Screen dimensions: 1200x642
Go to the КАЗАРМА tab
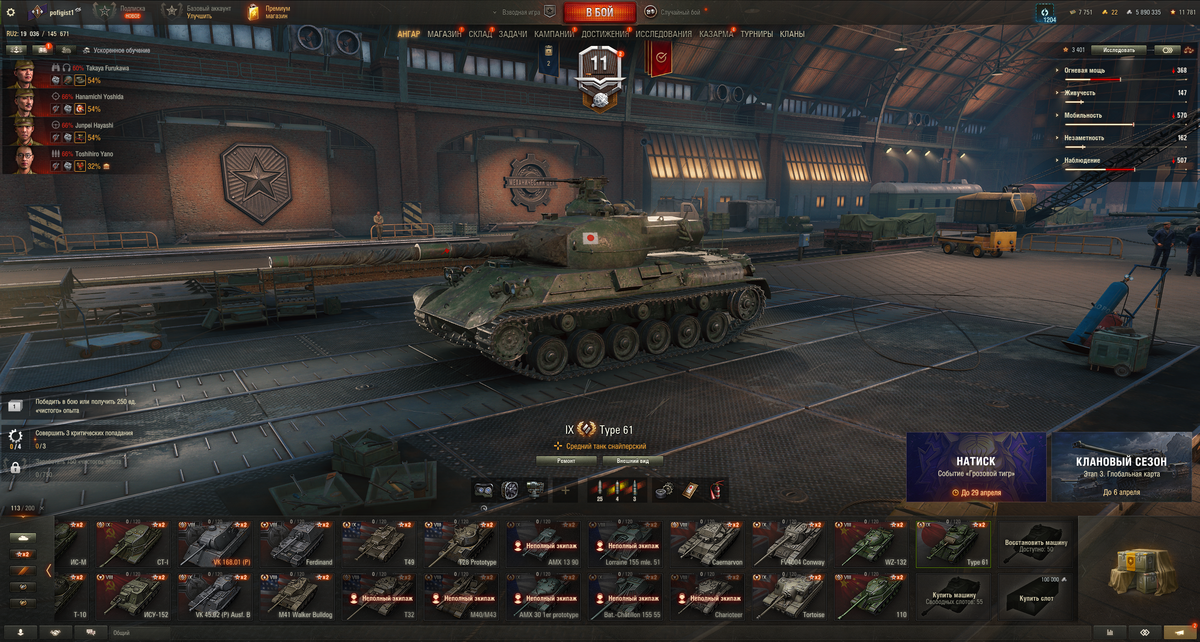[716, 34]
